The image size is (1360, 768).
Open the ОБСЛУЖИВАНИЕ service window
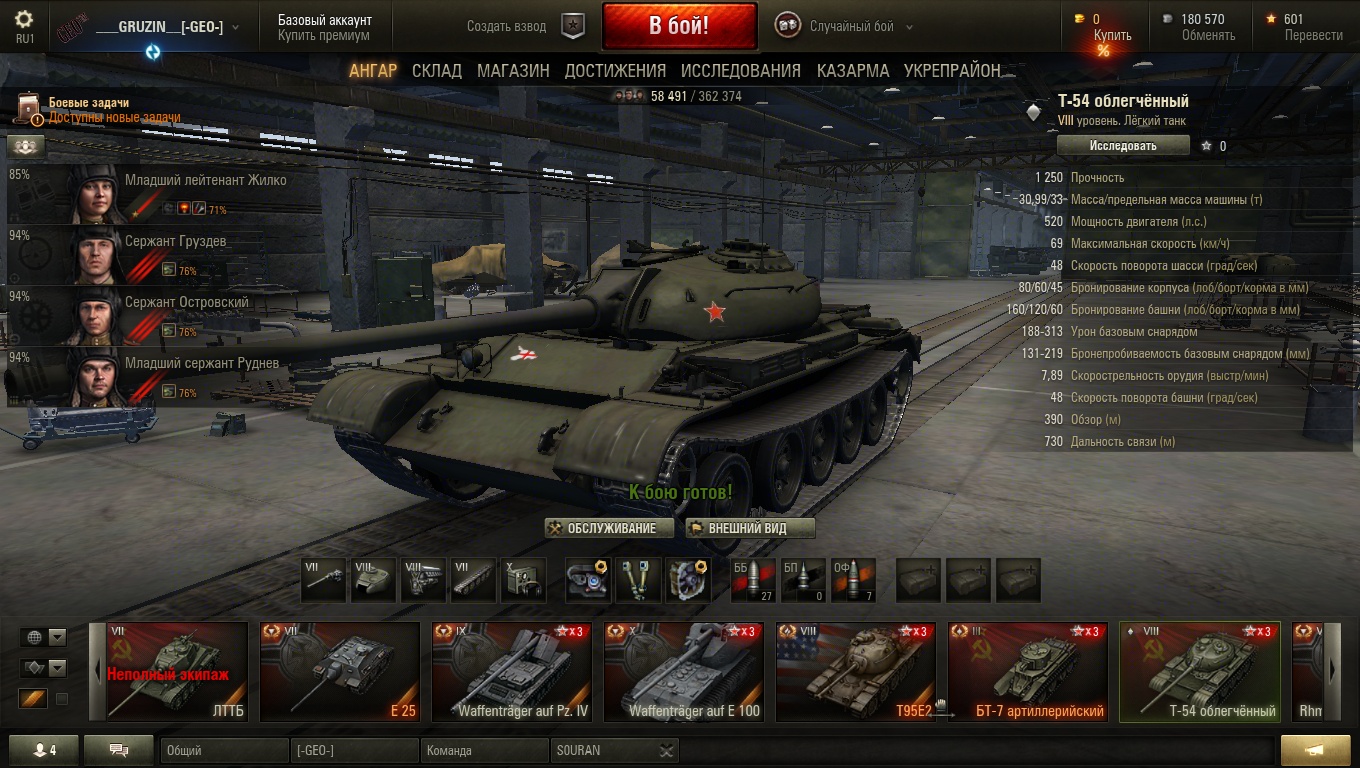[603, 528]
